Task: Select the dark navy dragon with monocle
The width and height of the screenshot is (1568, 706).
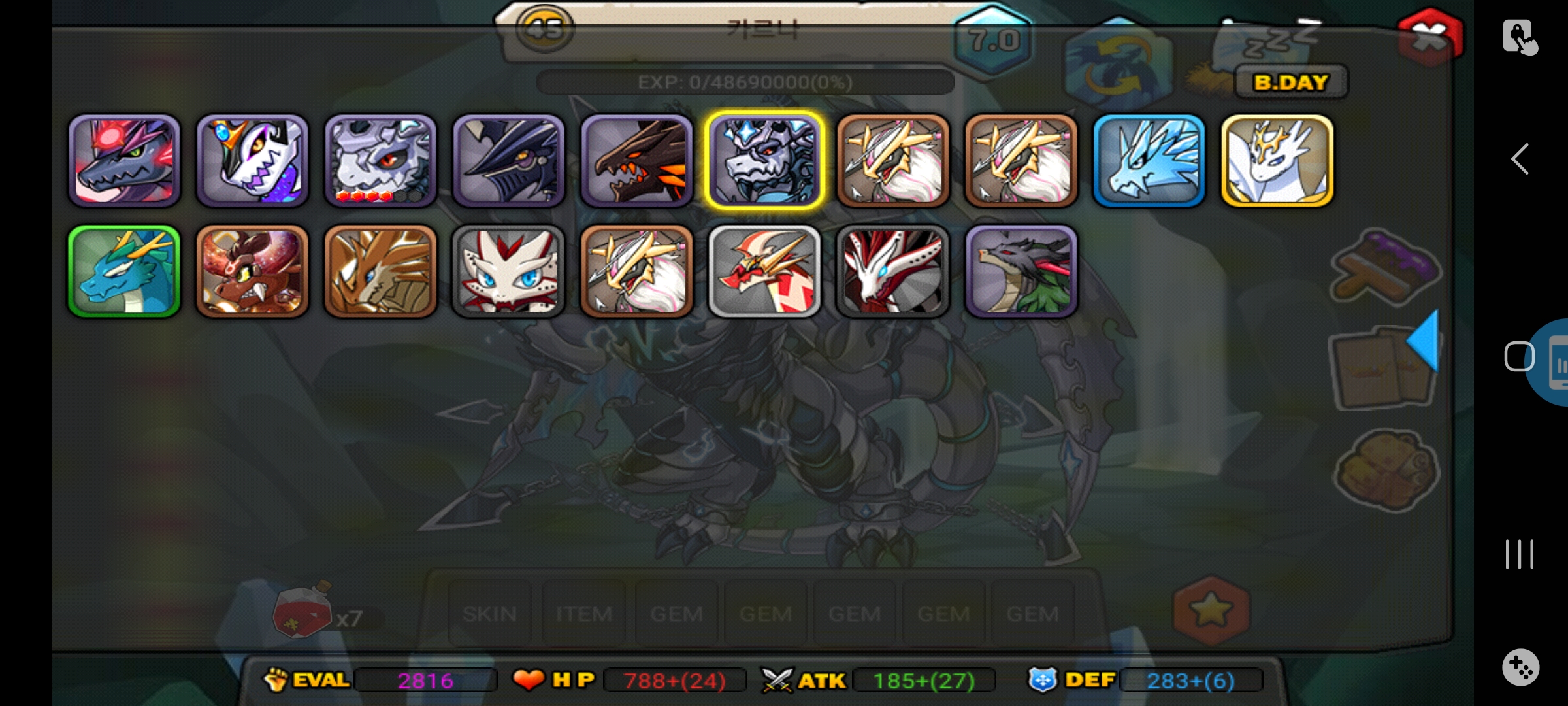Action: 508,160
